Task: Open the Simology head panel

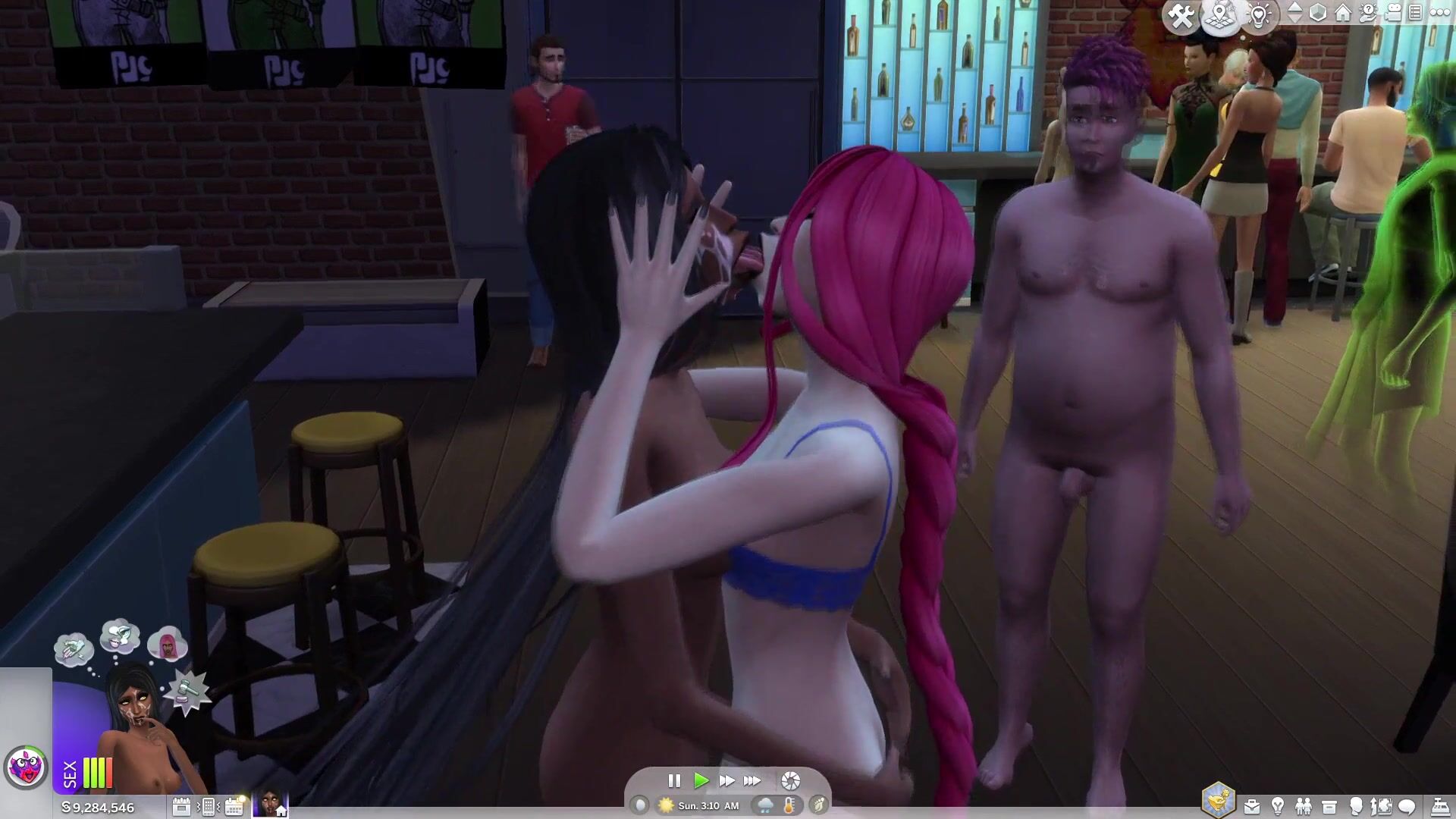Action: click(x=1356, y=806)
